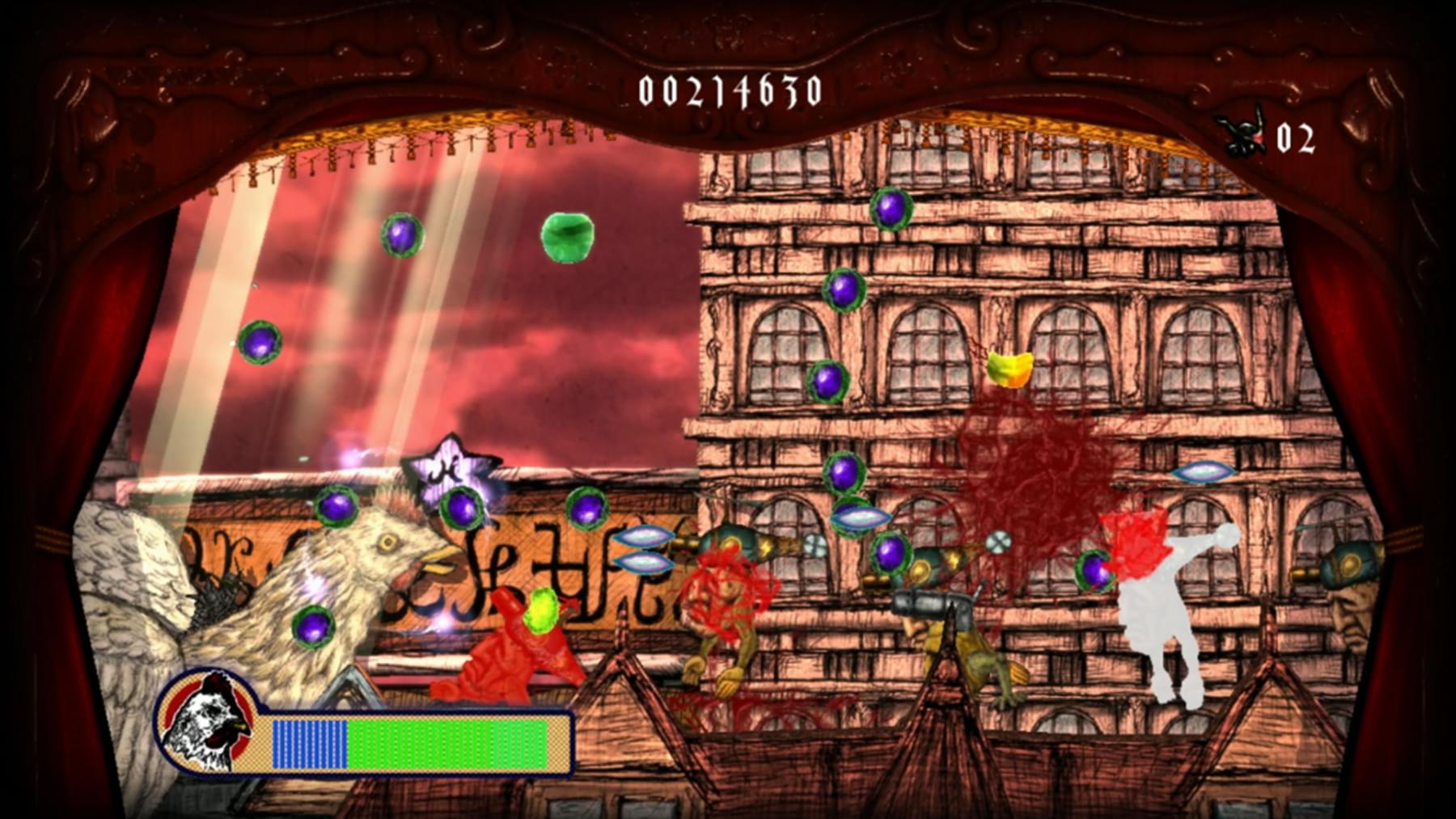
Task: Click the chicken character portrait
Action: [x=207, y=722]
